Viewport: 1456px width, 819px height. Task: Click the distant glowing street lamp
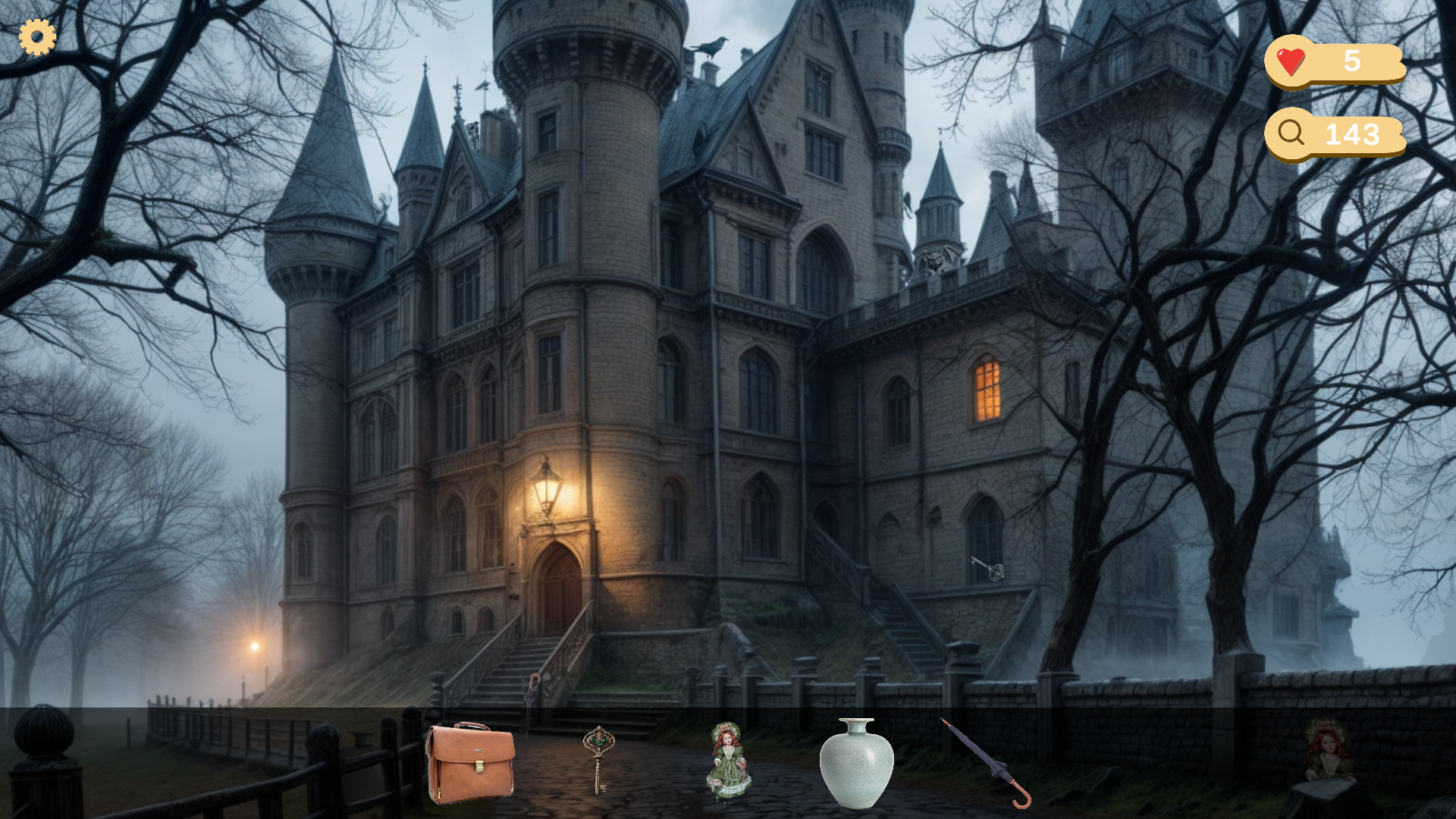253,648
